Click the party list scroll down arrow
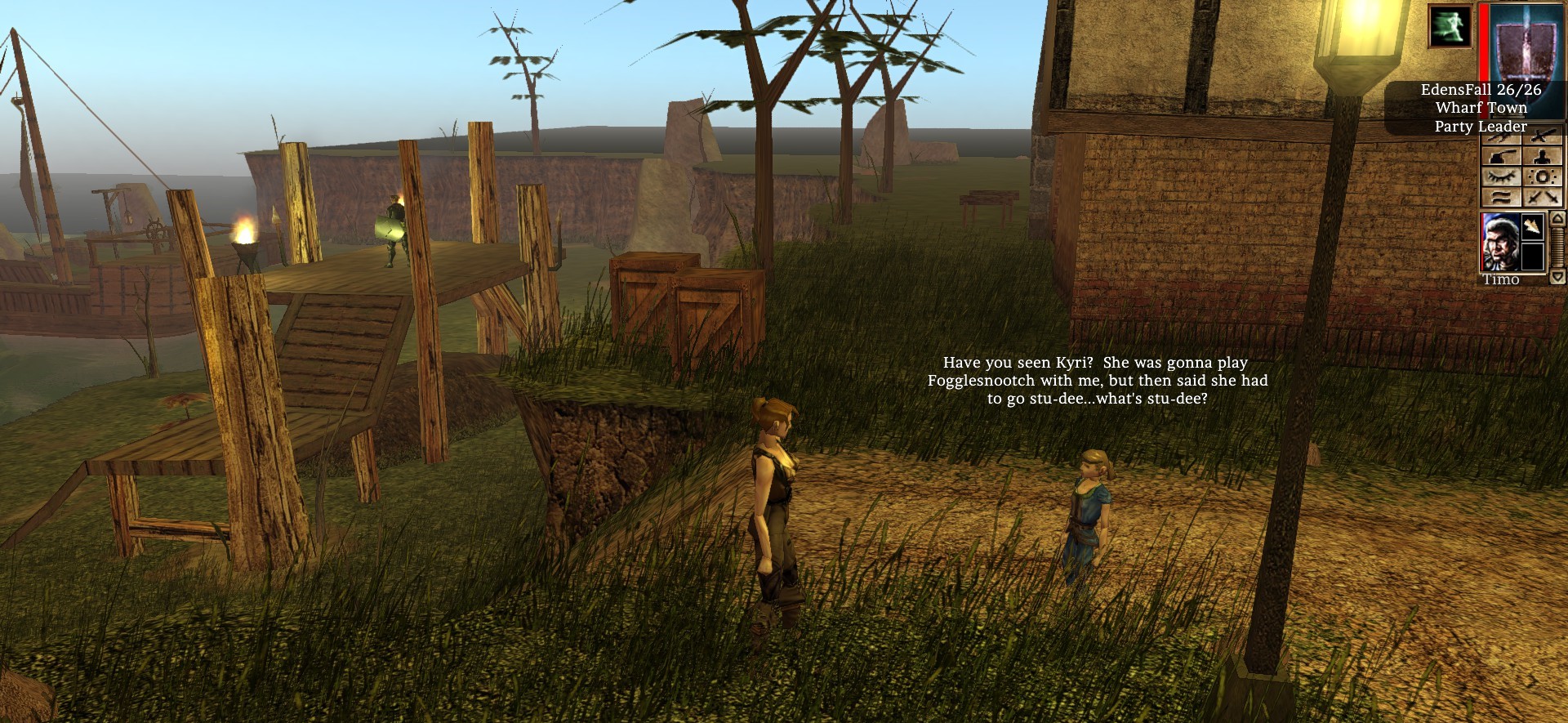This screenshot has width=1568, height=723. pos(1557,278)
